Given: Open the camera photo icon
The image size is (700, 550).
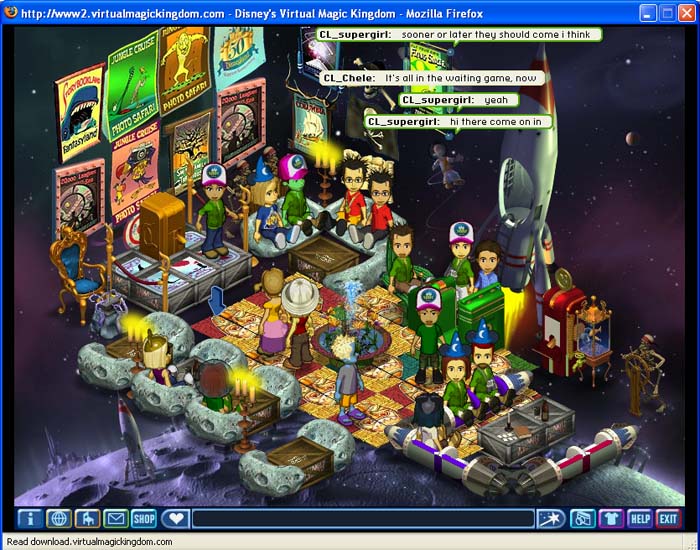Looking at the screenshot, I should 582,518.
